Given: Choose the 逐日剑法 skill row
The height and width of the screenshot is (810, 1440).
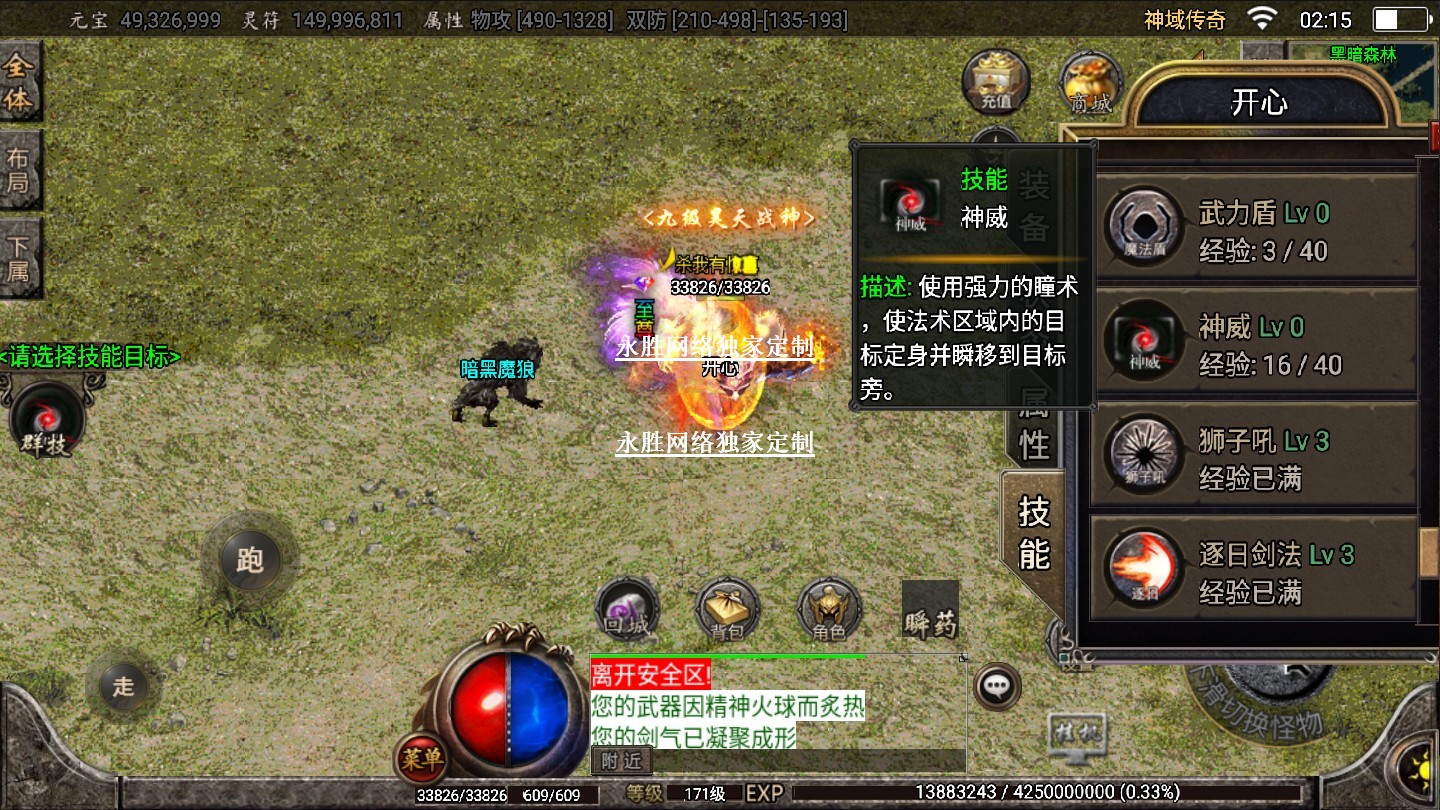Looking at the screenshot, I should (1253, 569).
